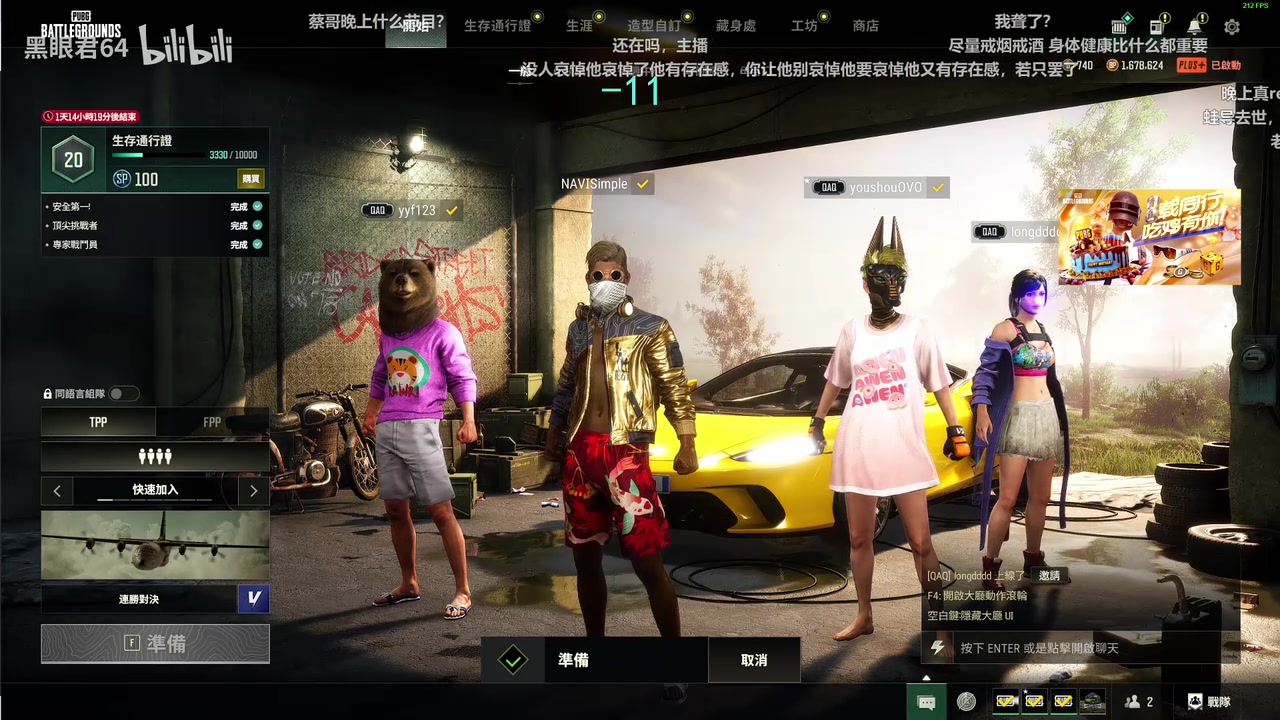
Task: Switch to the 生涯 career tab
Action: [x=579, y=26]
